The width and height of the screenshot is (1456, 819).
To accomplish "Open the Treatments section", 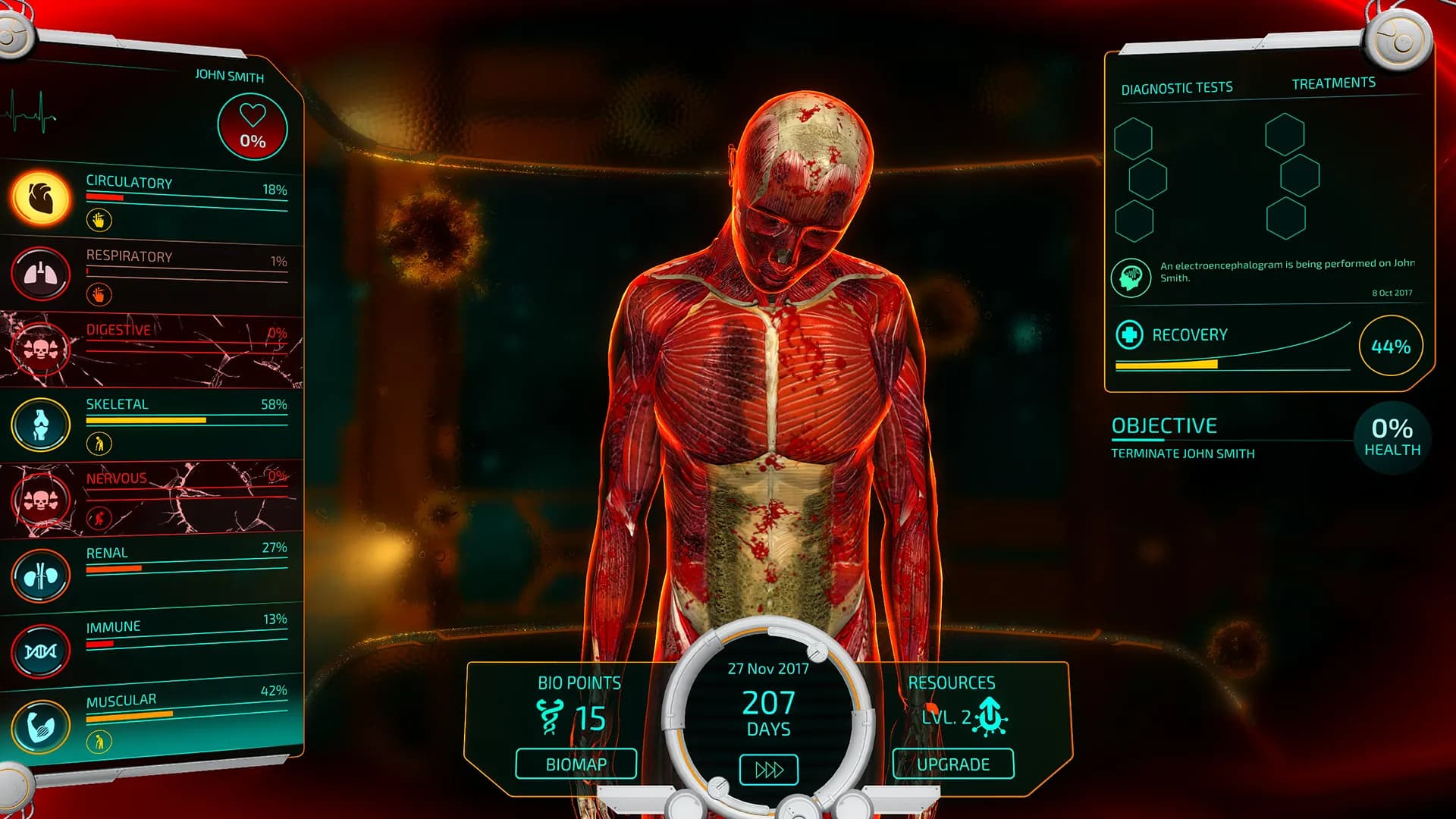I will pyautogui.click(x=1333, y=83).
